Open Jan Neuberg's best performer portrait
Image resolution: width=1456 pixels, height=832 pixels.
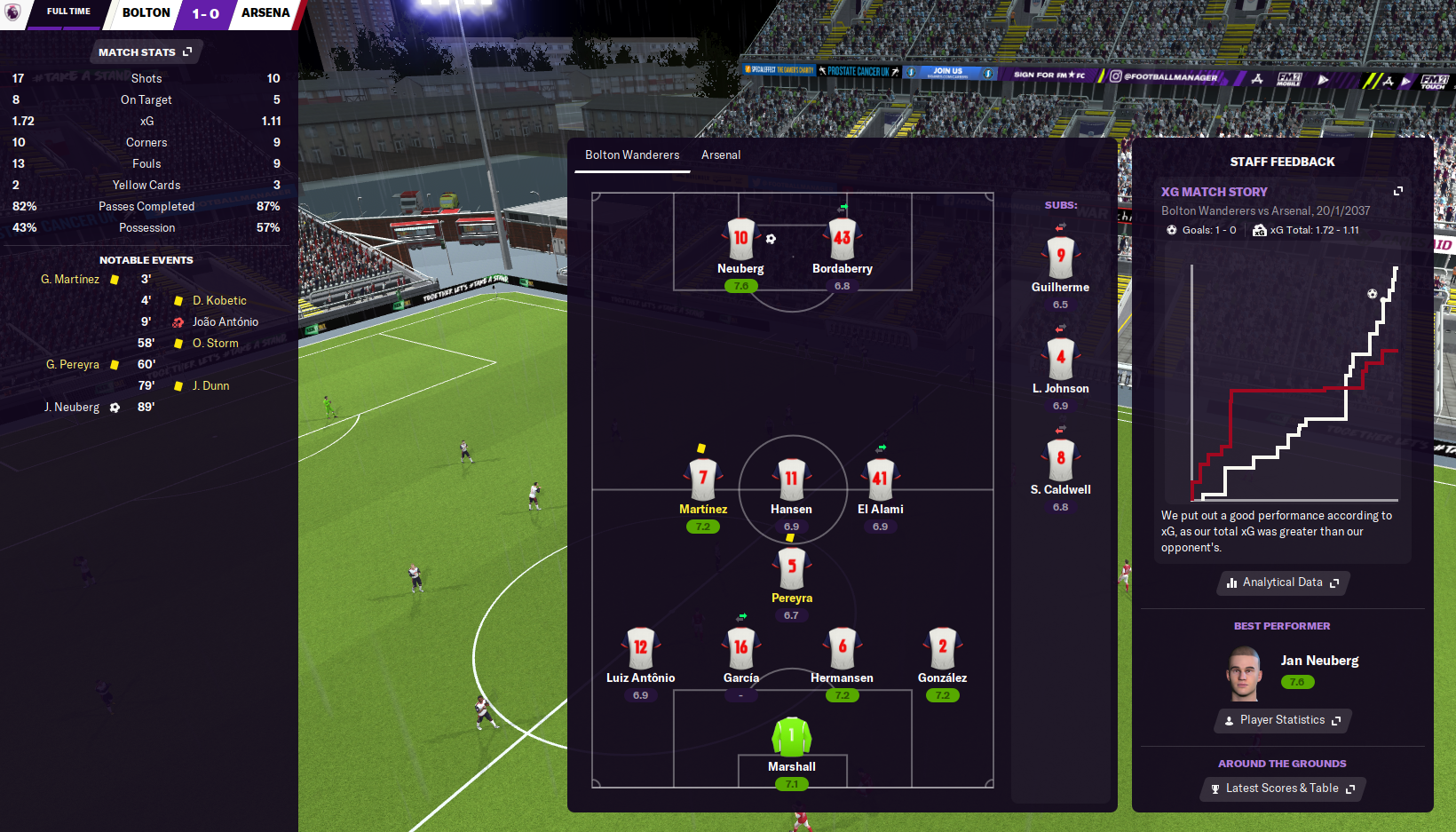tap(1244, 673)
